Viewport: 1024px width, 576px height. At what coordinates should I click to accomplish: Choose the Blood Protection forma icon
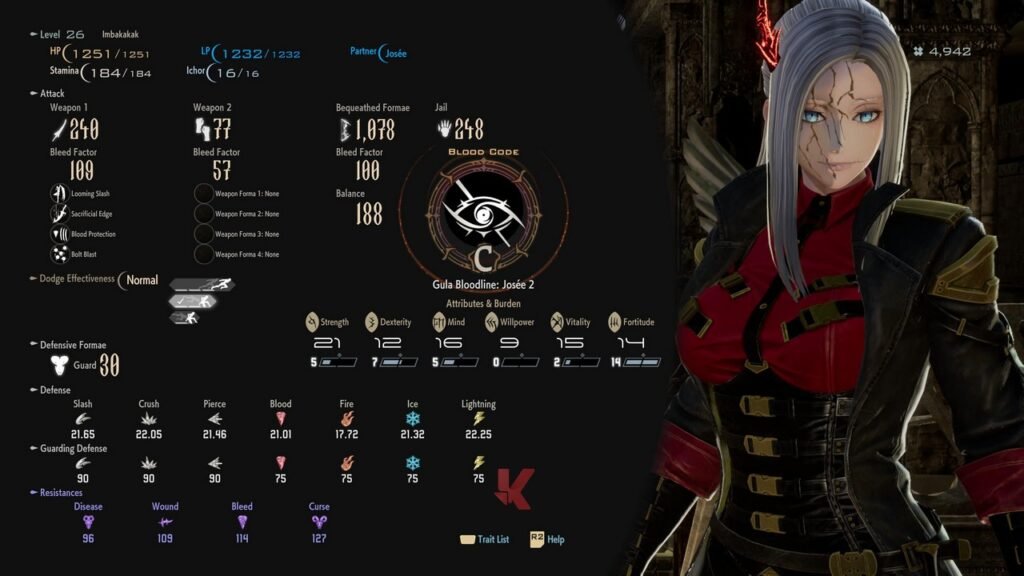(x=58, y=234)
